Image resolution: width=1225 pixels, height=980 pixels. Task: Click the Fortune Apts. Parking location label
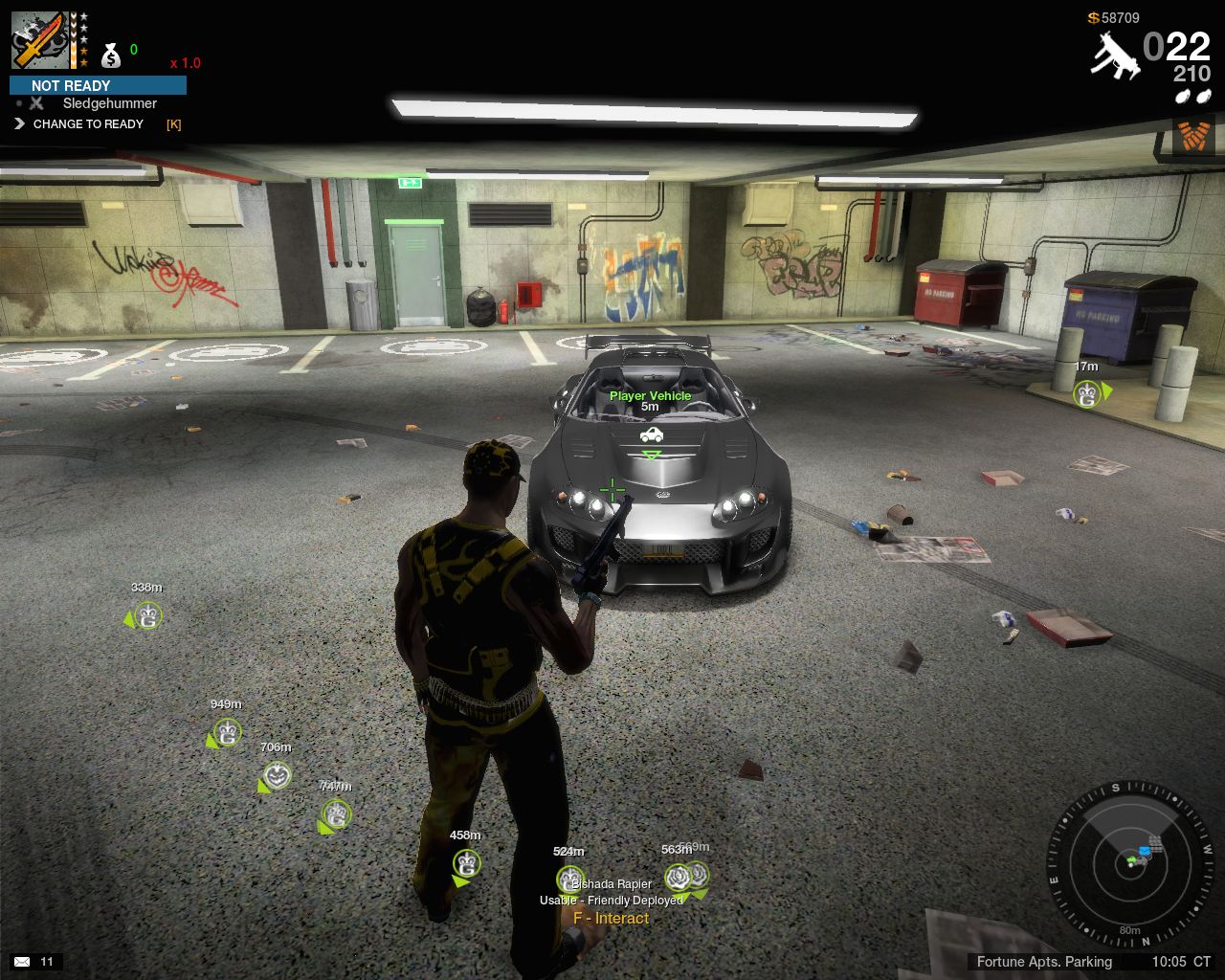click(x=1044, y=962)
